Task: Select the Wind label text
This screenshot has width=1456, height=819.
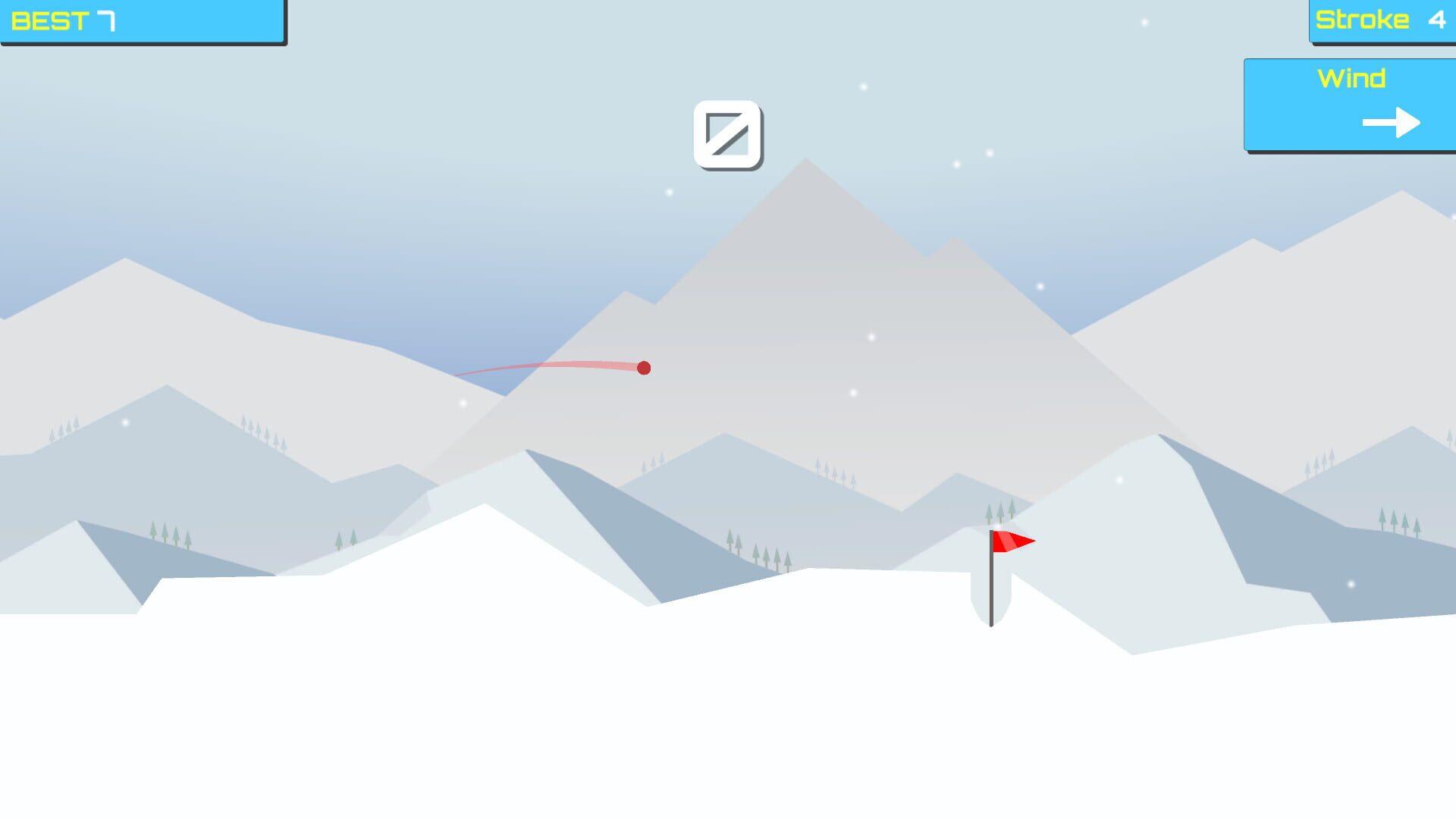Action: tap(1352, 78)
